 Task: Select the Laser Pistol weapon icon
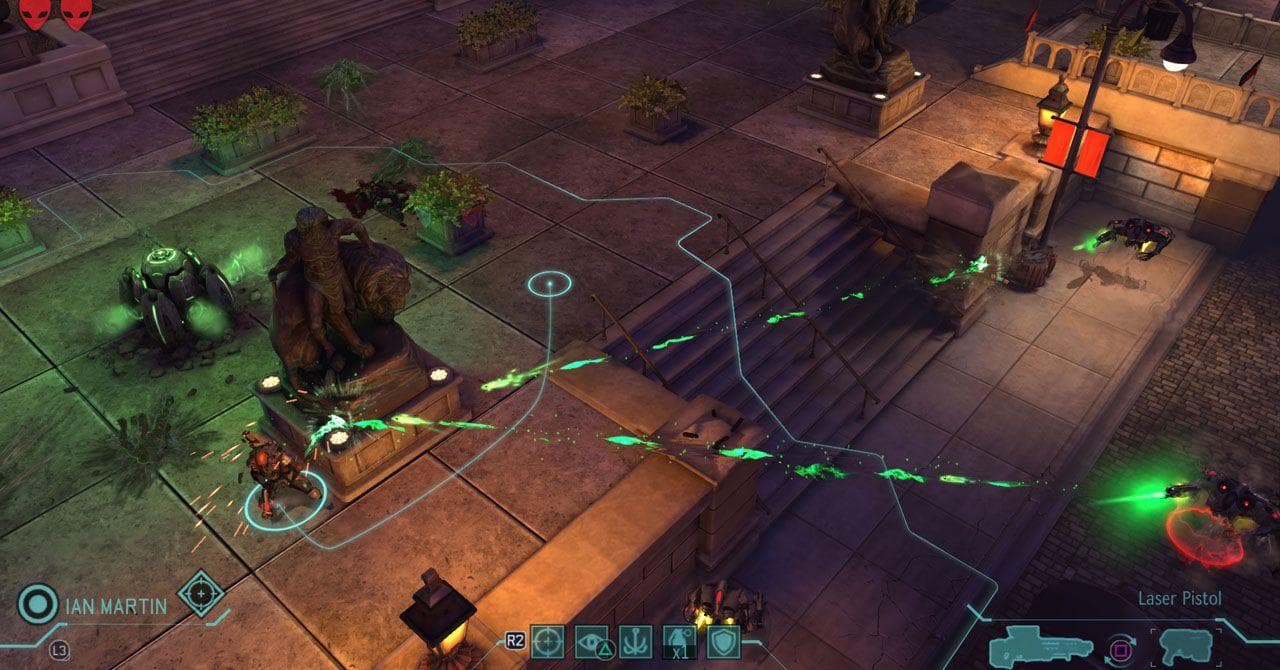click(1186, 646)
